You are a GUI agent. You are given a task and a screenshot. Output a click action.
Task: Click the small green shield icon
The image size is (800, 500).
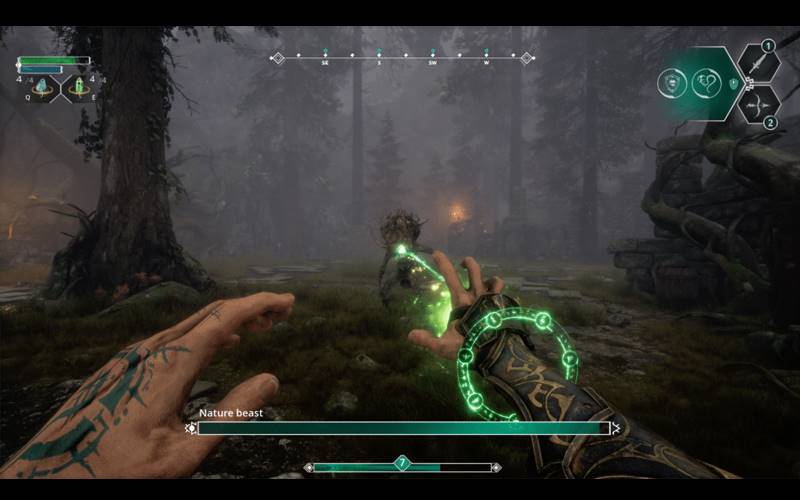point(733,83)
